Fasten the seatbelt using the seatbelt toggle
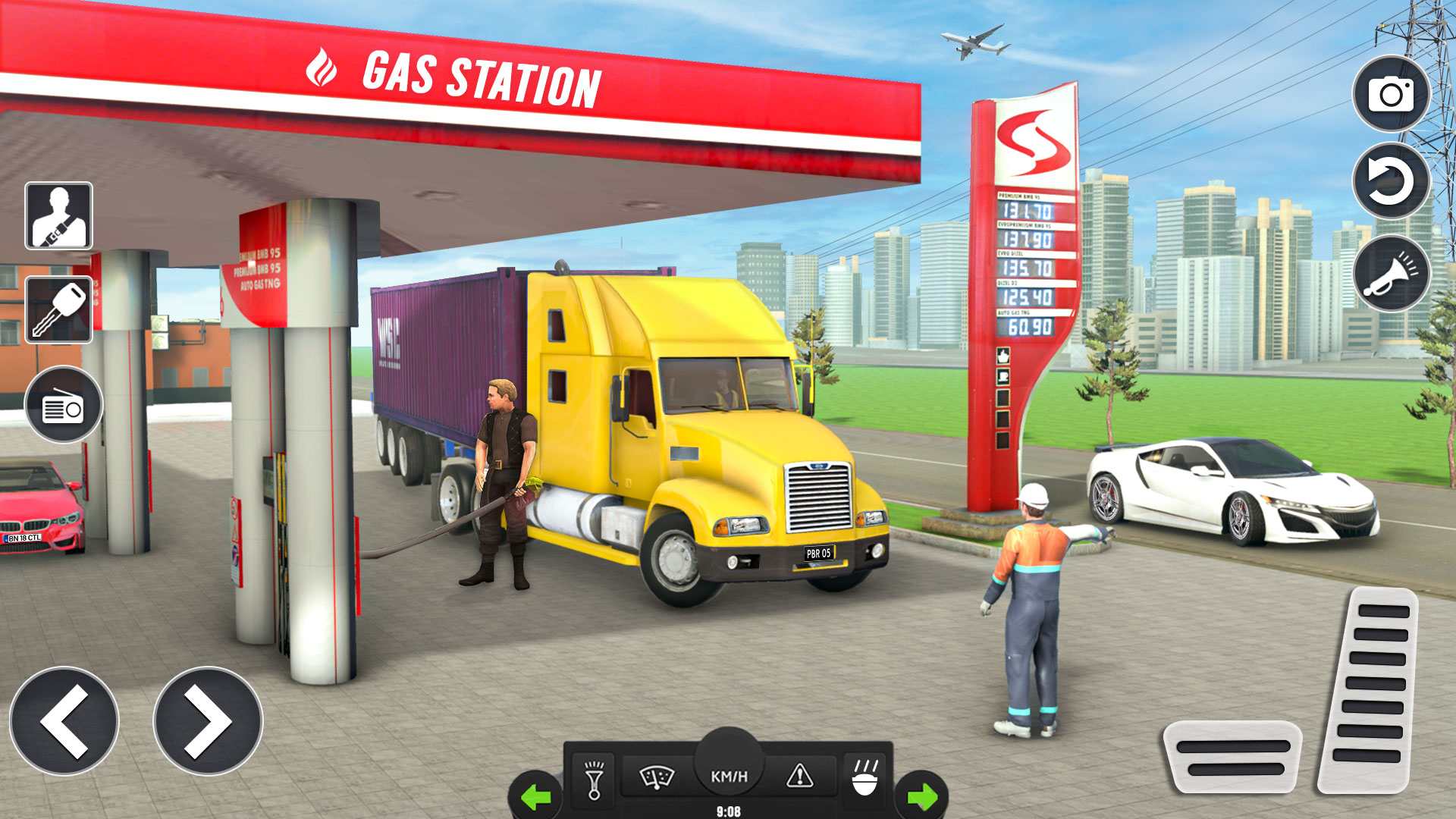This screenshot has height=819, width=1456. point(59,216)
